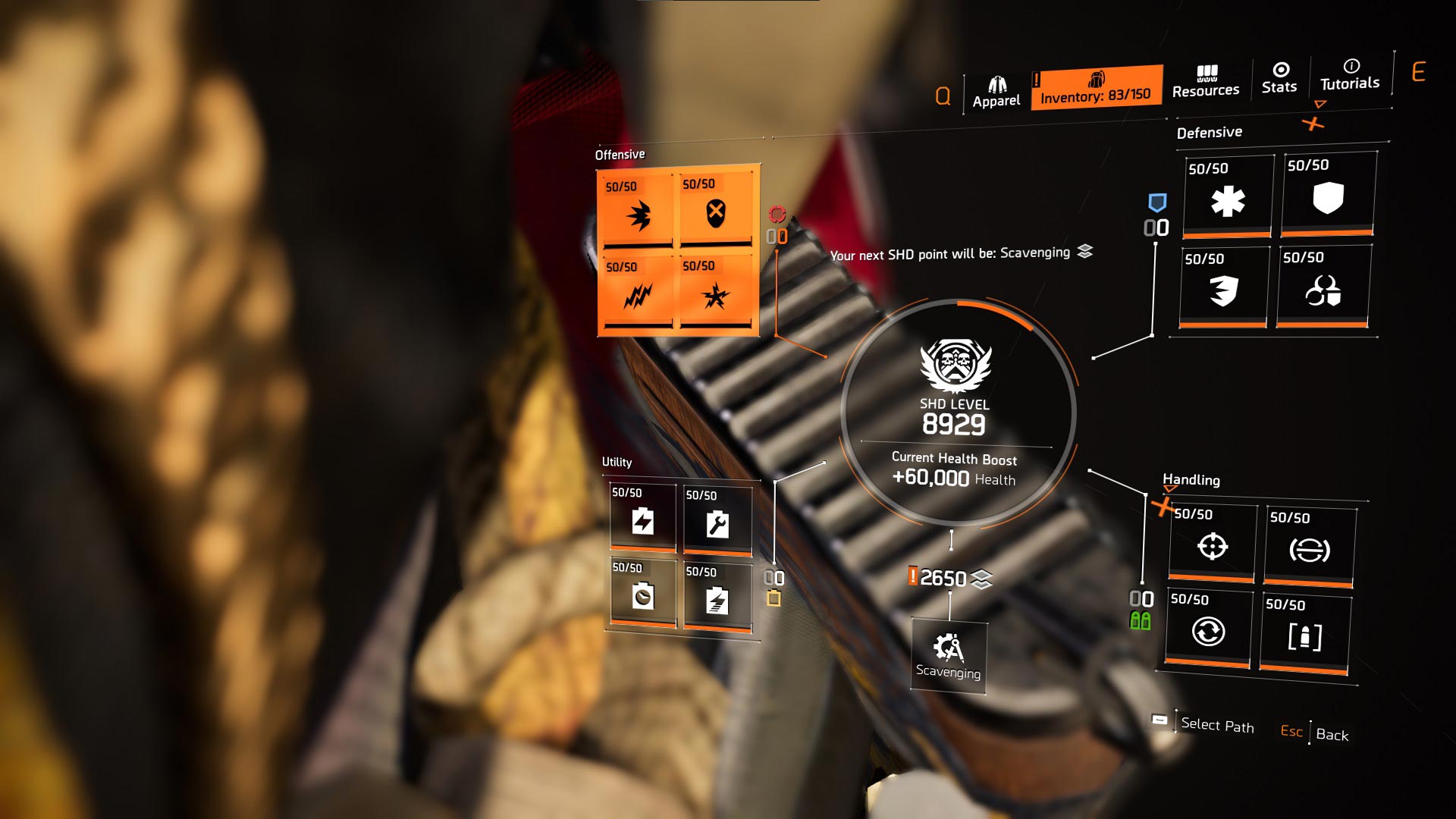
Task: Click the Select Path button
Action: click(x=1217, y=725)
